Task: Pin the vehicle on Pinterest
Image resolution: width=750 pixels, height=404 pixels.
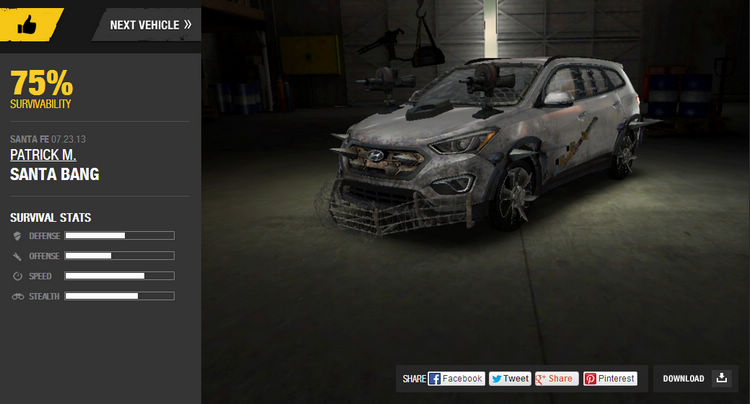Action: point(610,379)
